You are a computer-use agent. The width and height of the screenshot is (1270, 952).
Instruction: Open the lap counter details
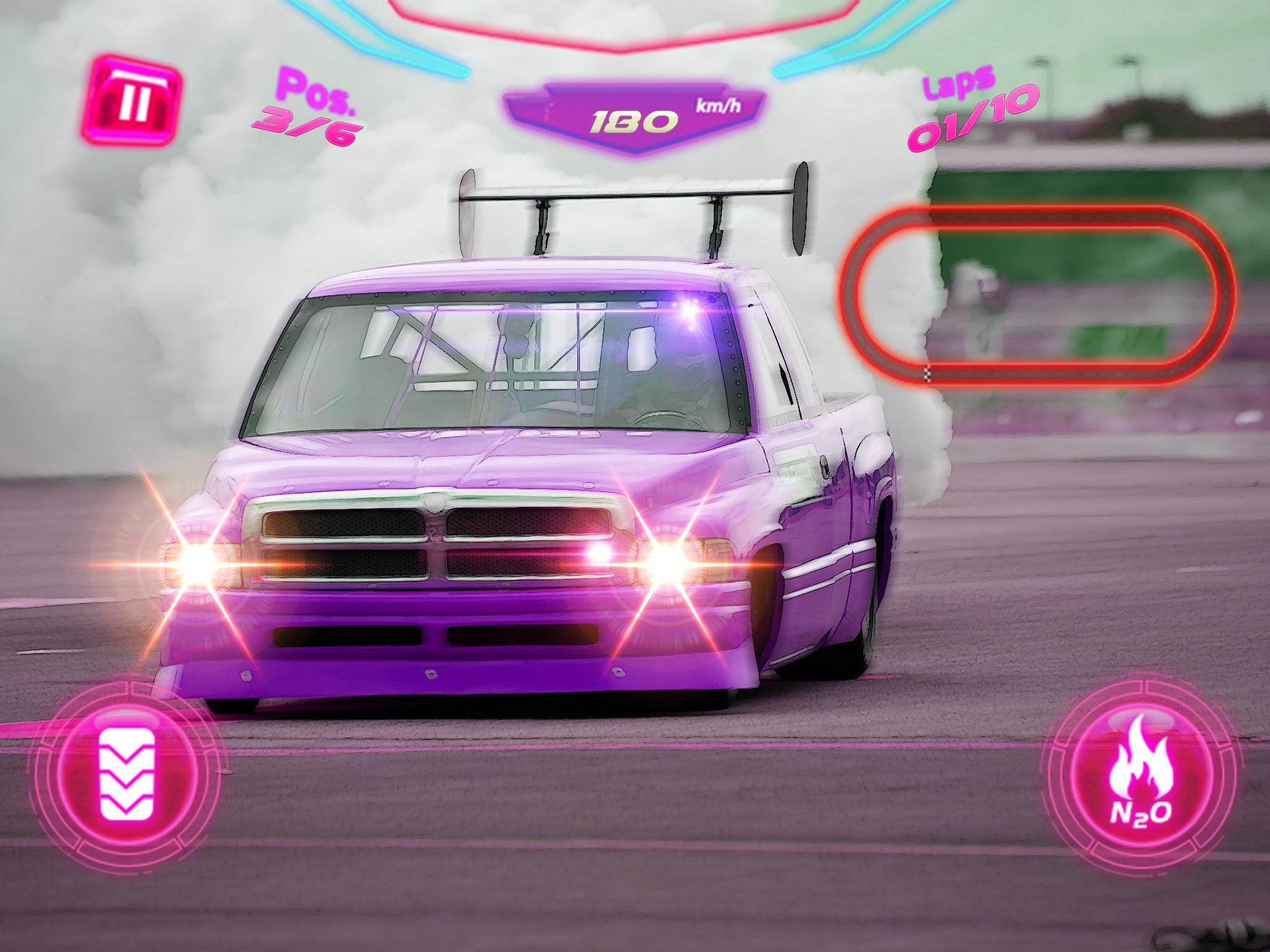coord(974,108)
